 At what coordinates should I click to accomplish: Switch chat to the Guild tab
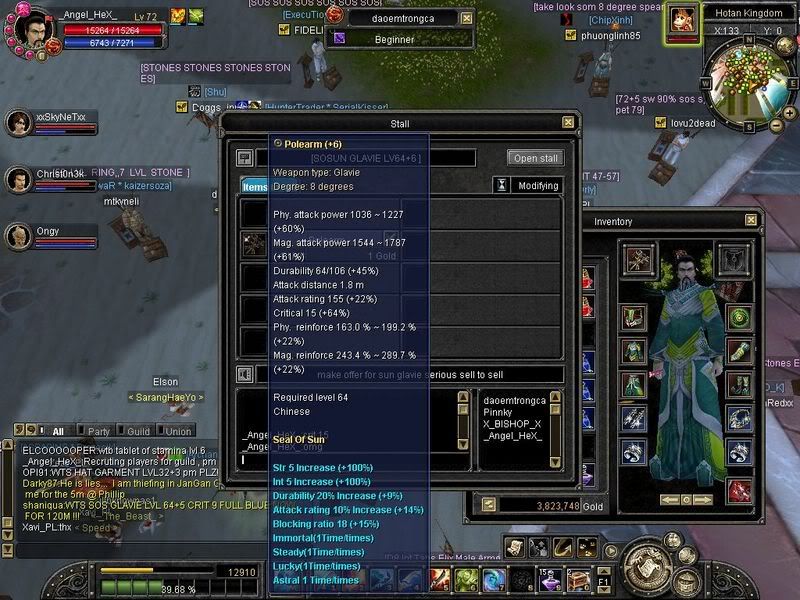(138, 432)
